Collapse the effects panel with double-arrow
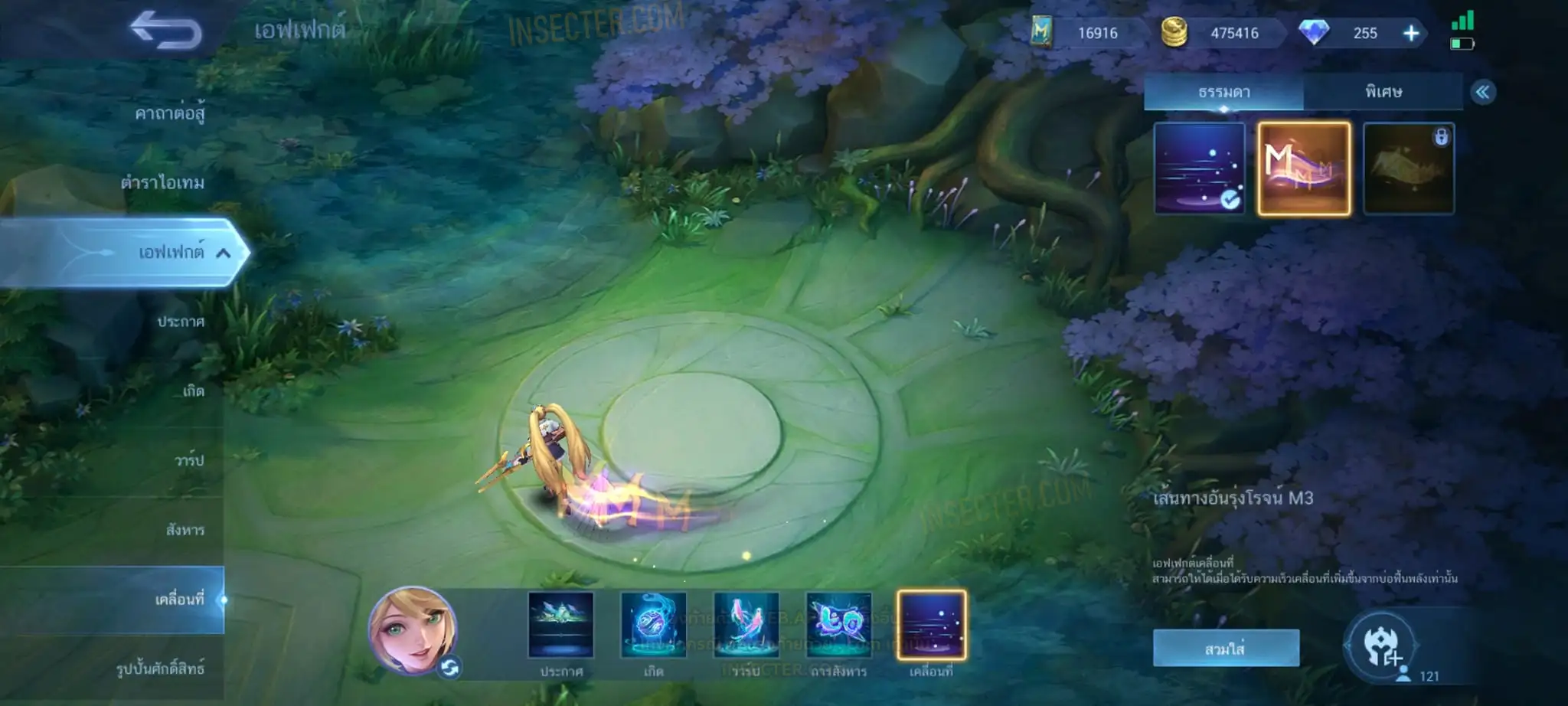1568x706 pixels. 1483,93
